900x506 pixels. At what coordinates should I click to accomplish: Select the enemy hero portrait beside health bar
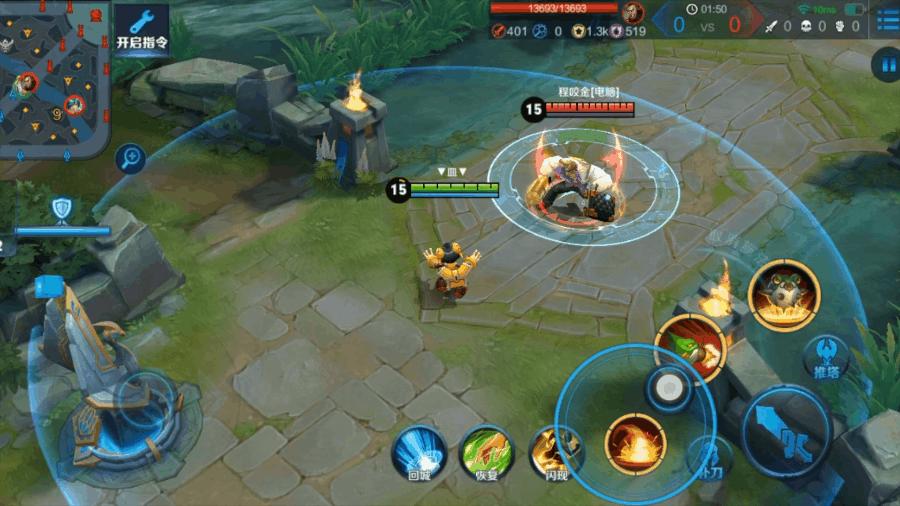coord(632,12)
